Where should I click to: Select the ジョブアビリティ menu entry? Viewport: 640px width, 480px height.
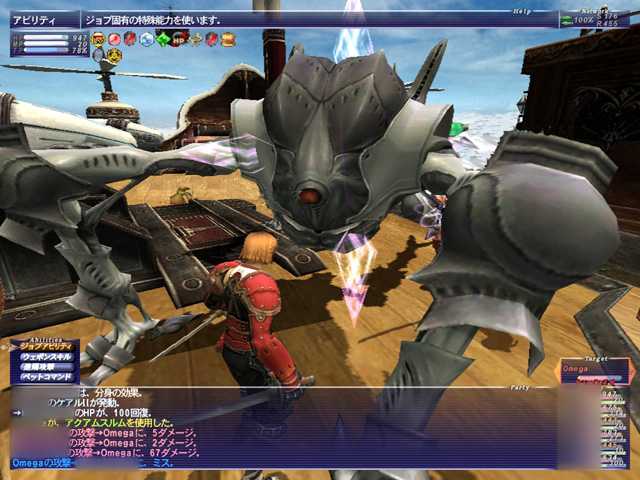tap(46, 348)
